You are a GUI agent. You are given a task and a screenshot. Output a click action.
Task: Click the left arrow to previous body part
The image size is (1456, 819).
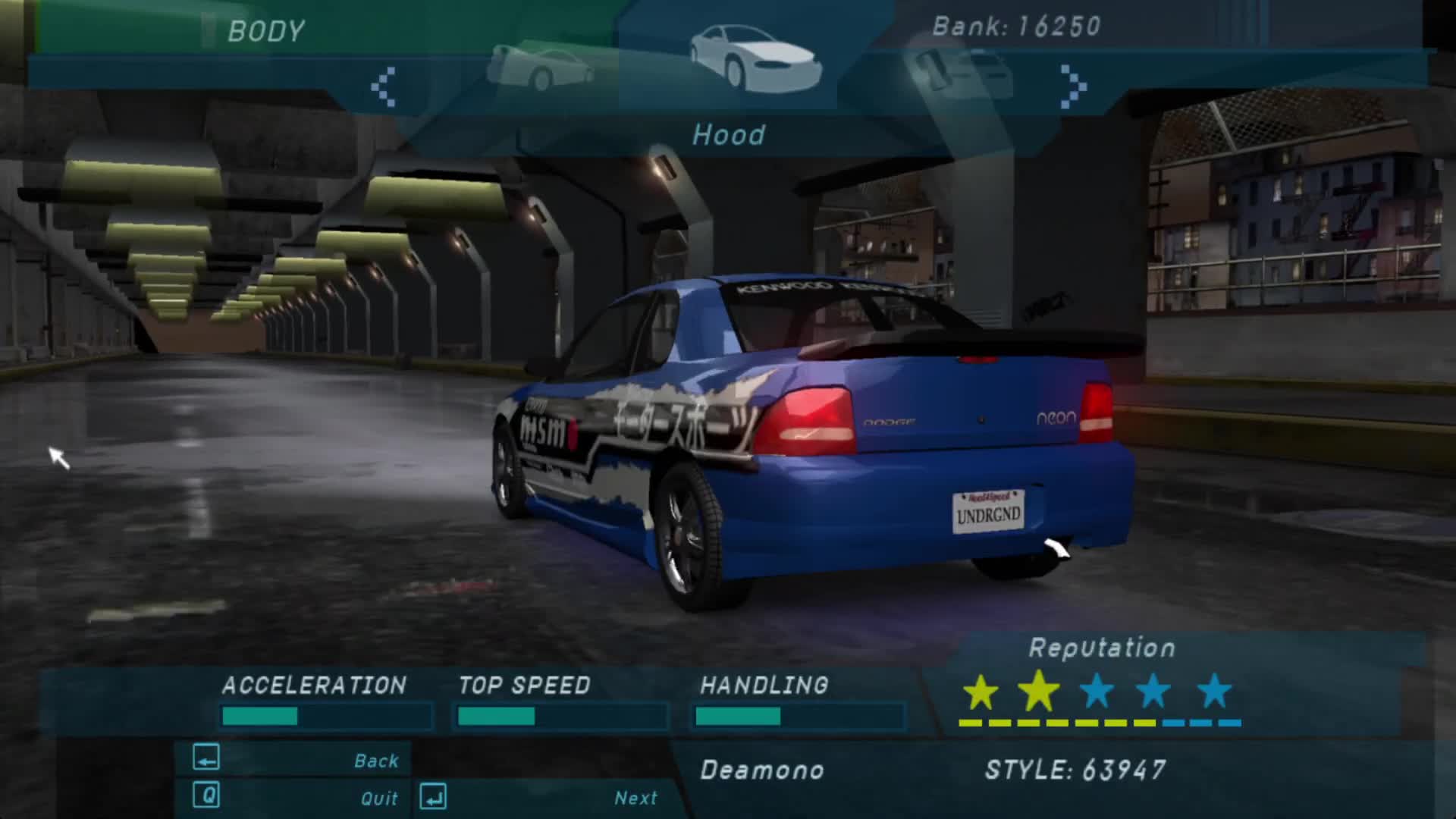pyautogui.click(x=384, y=86)
